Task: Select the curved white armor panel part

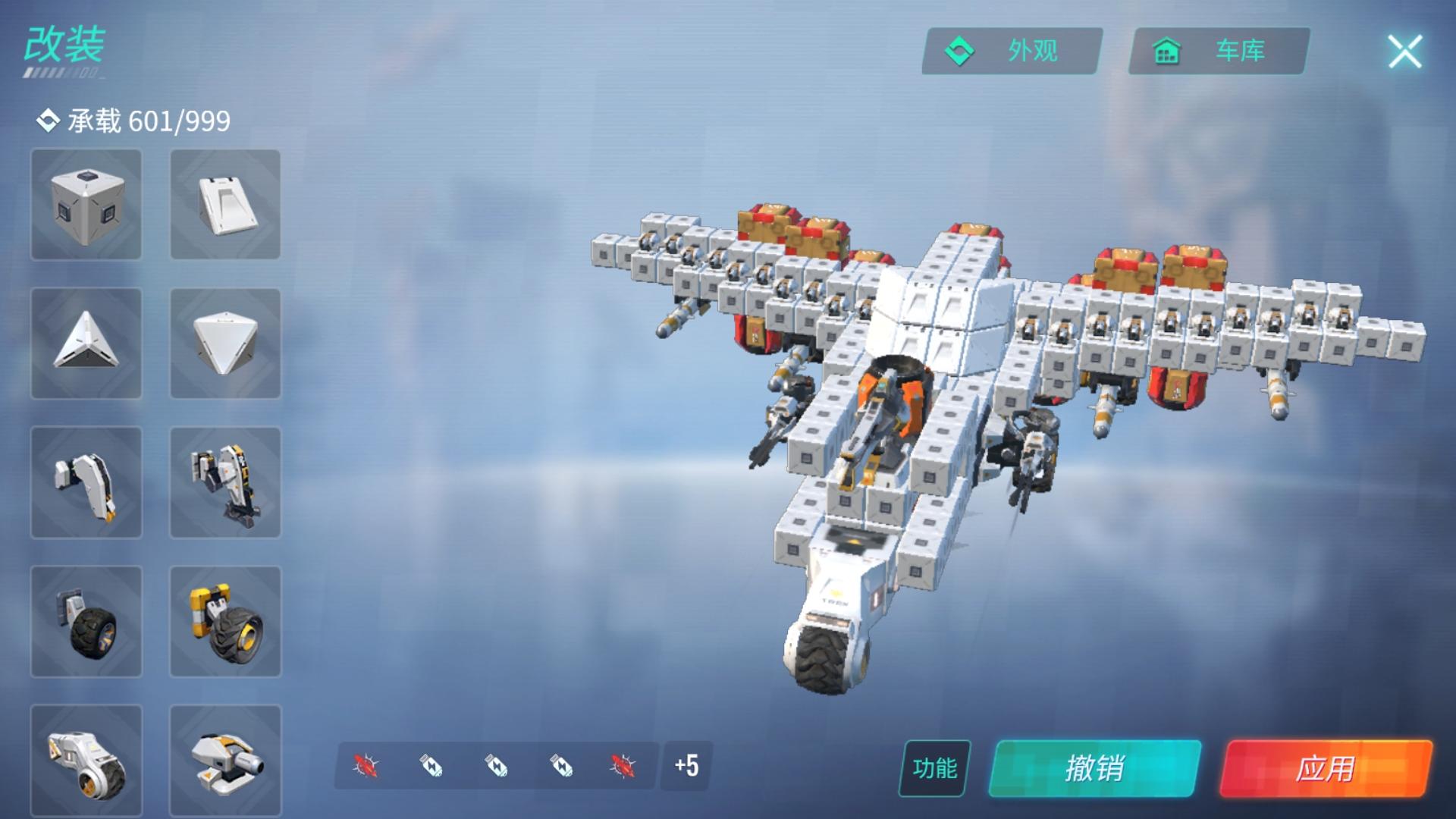Action: pyautogui.click(x=86, y=482)
